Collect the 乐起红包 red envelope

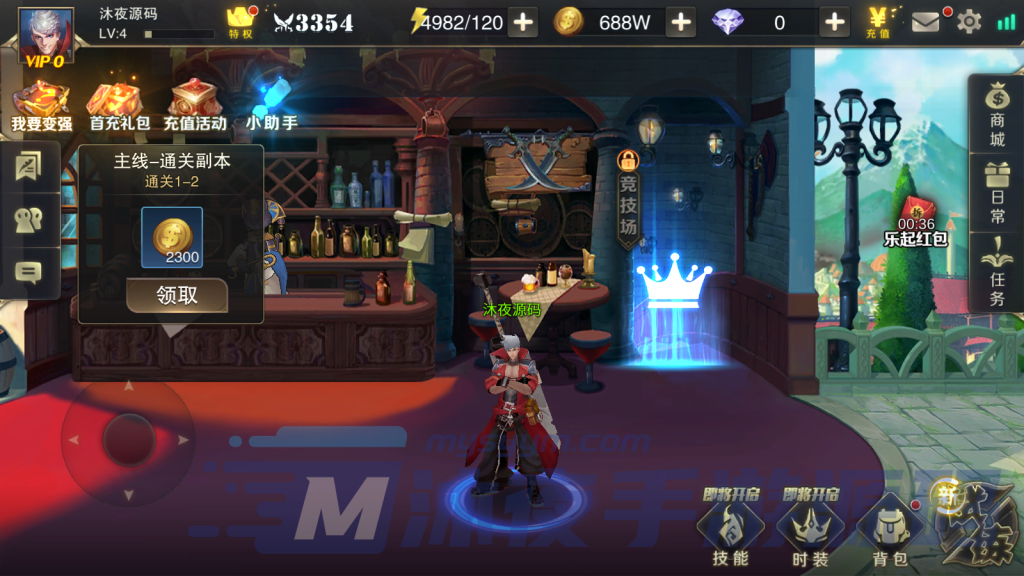[x=915, y=220]
